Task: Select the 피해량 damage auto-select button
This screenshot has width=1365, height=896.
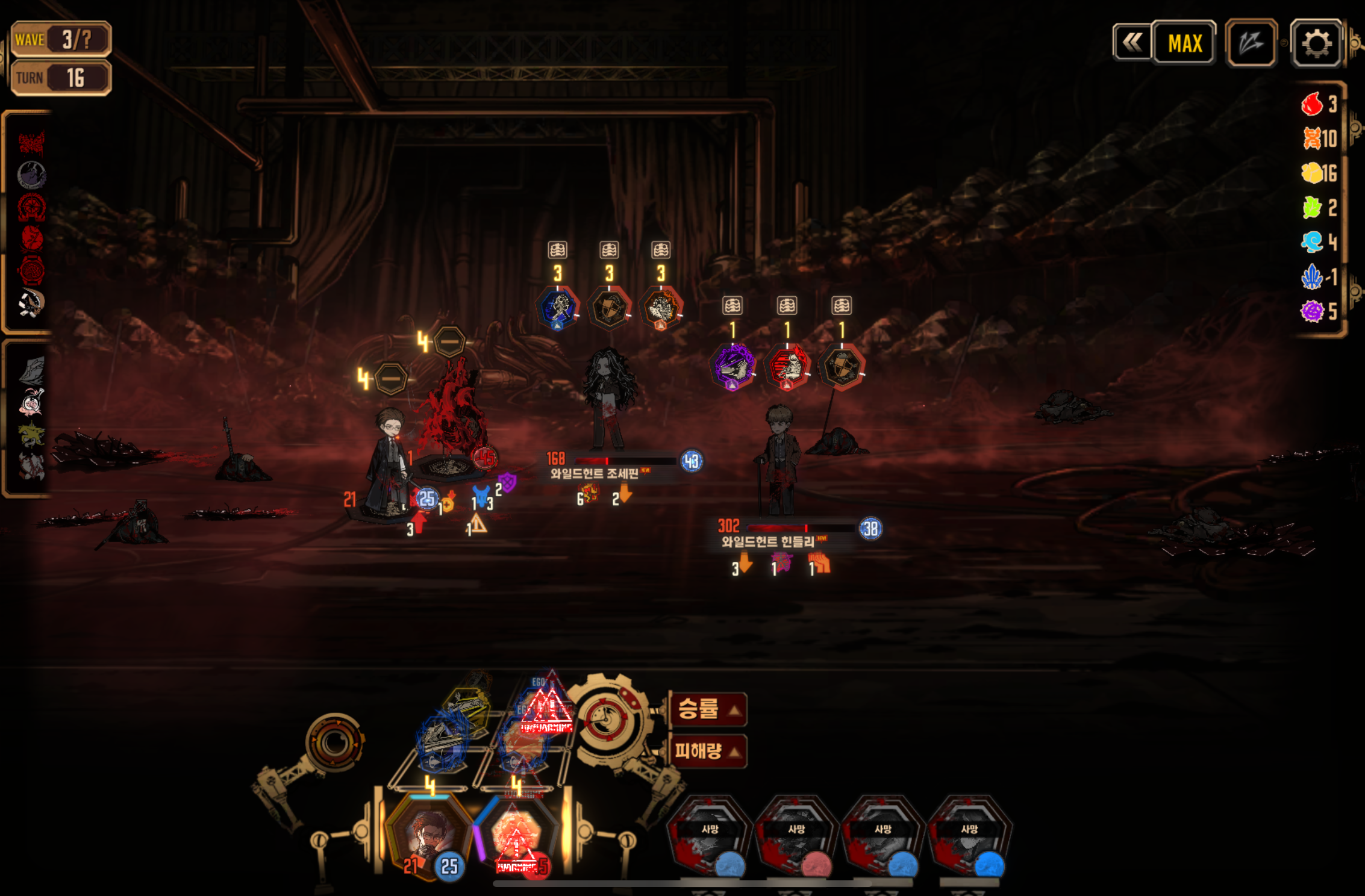Action: 708,751
